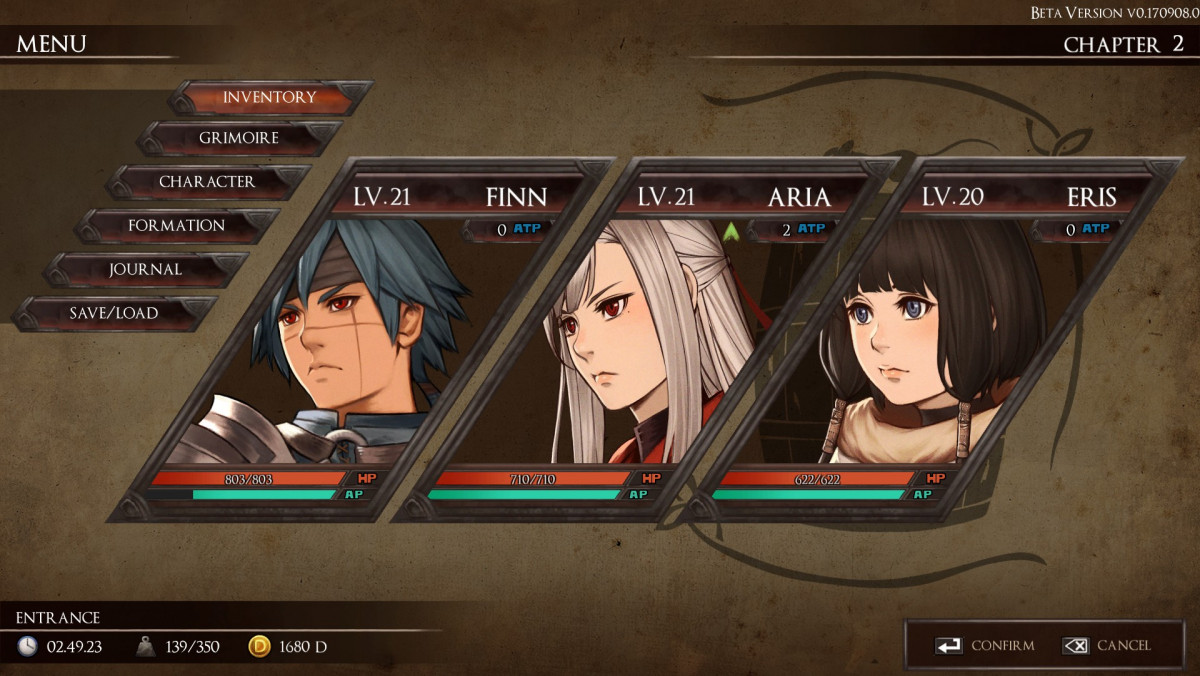Screen dimensions: 1200x676
Task: Go to Save/Load
Action: pos(113,313)
